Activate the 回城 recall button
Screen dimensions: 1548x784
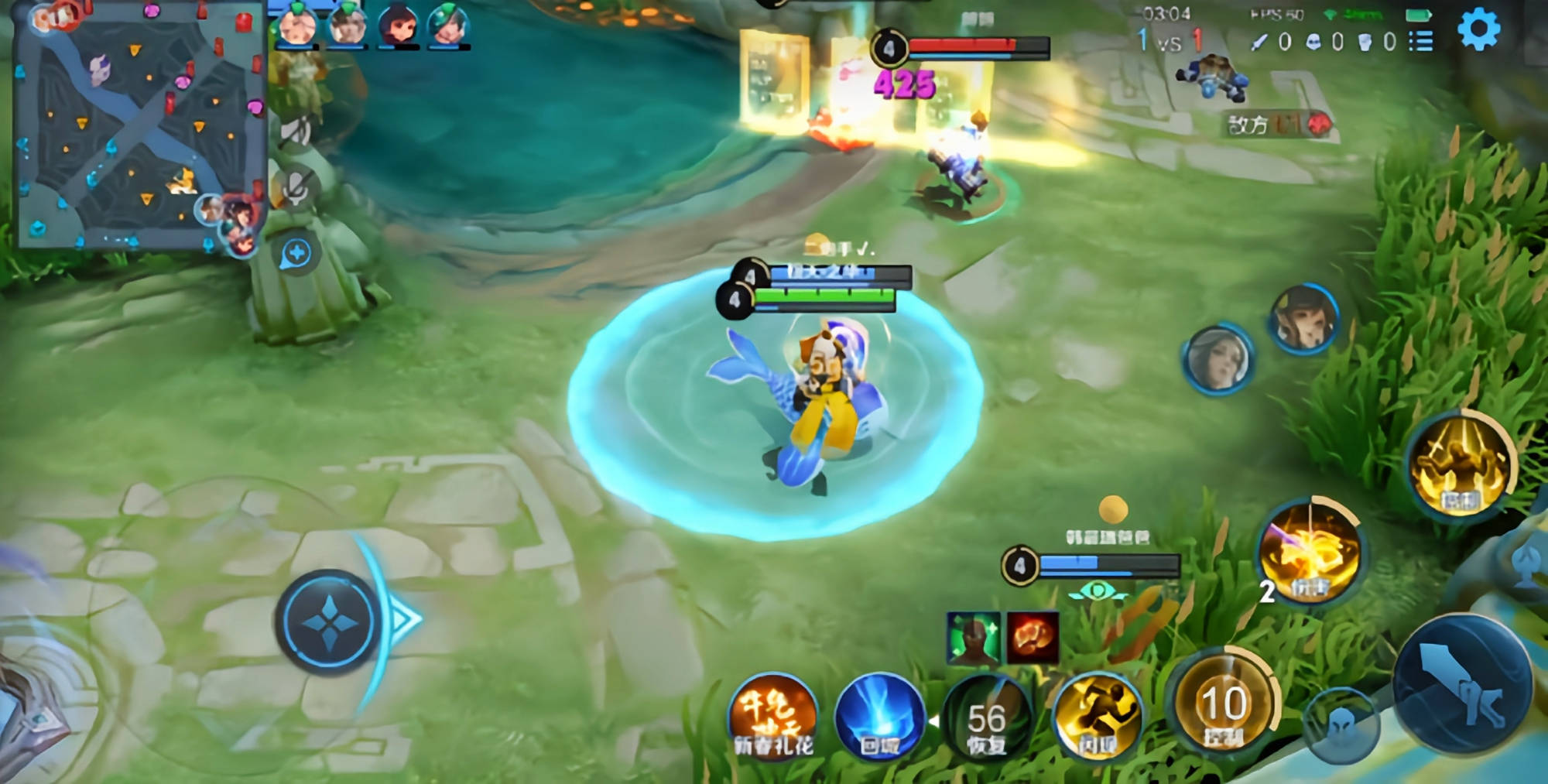pos(879,717)
